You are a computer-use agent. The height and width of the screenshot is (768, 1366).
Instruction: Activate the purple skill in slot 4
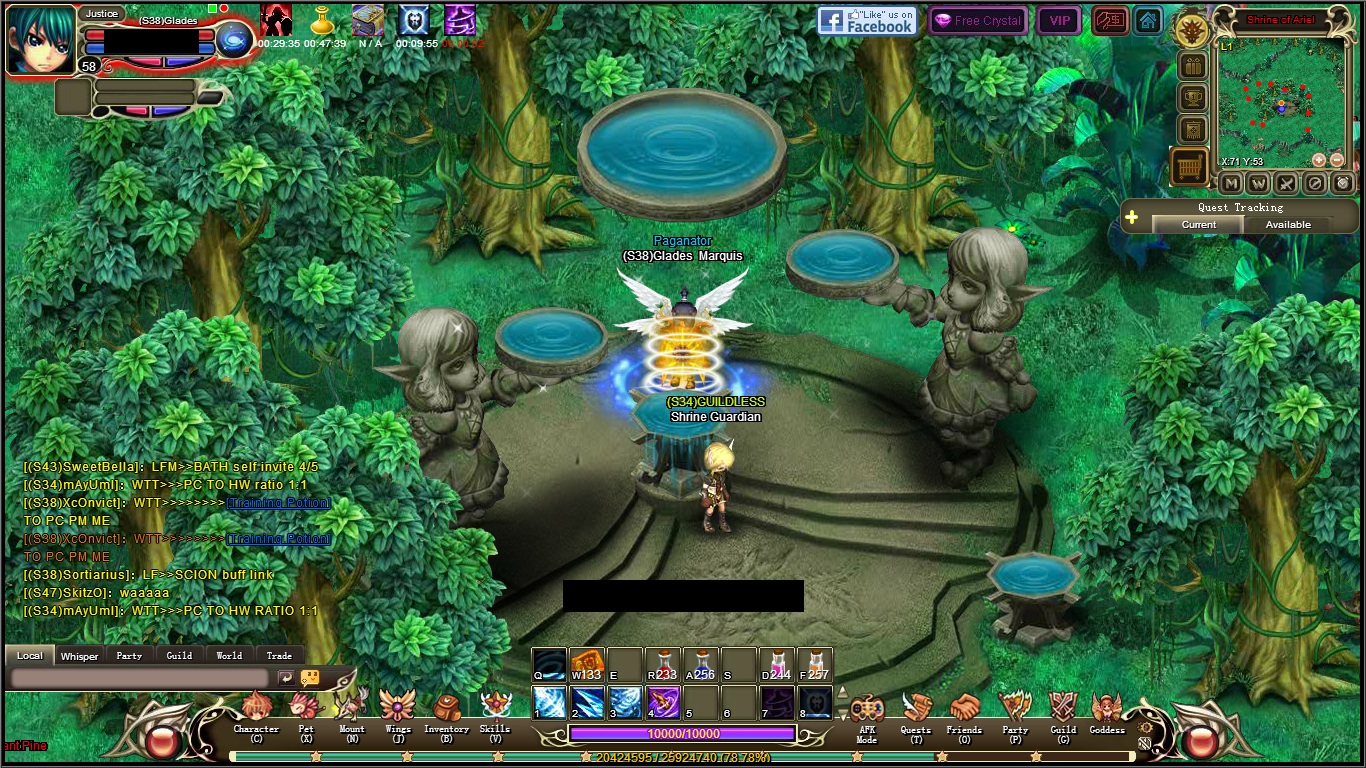[662, 702]
